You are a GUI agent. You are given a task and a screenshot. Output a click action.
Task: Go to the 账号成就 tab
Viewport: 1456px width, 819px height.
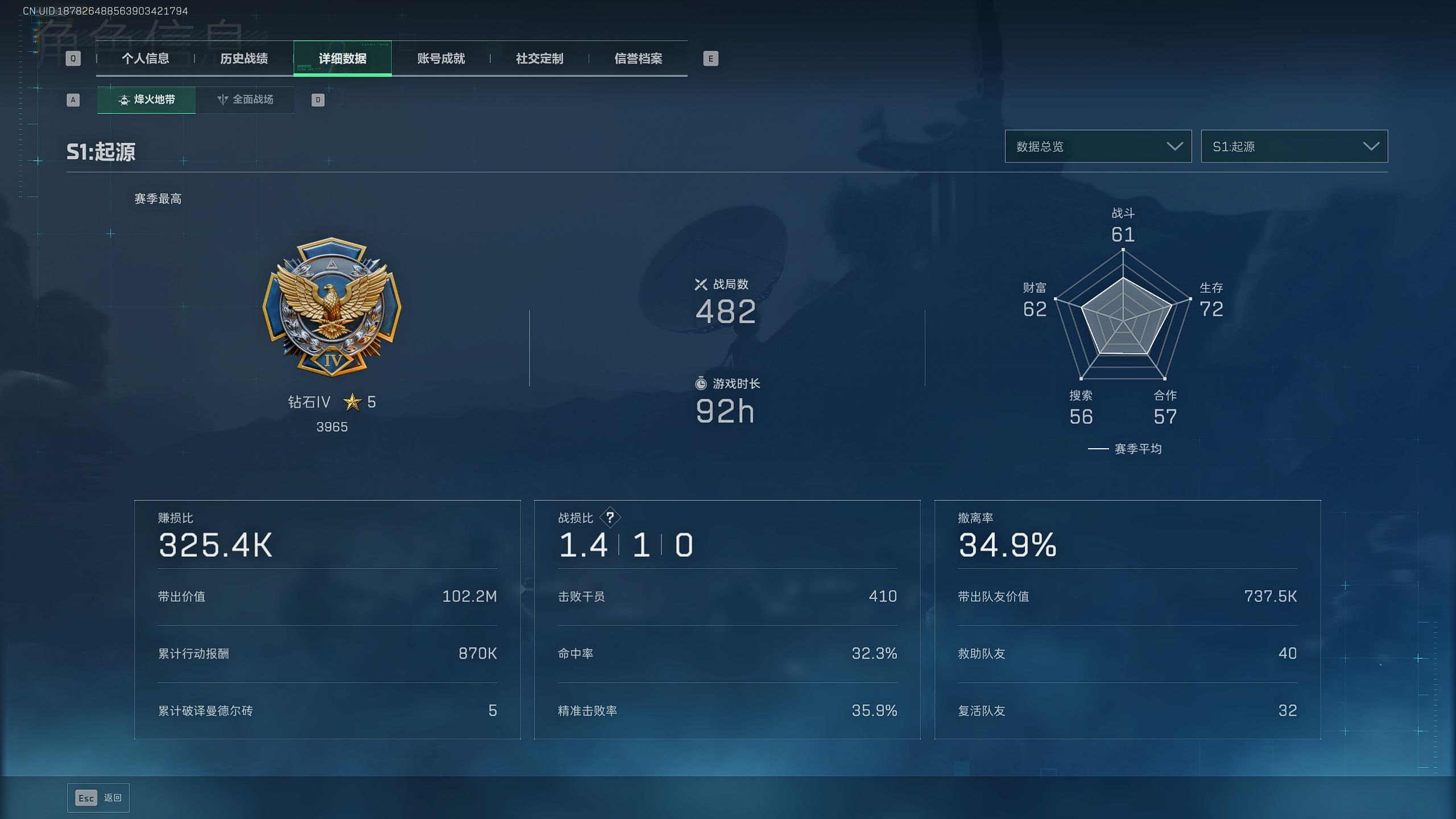[x=441, y=59]
